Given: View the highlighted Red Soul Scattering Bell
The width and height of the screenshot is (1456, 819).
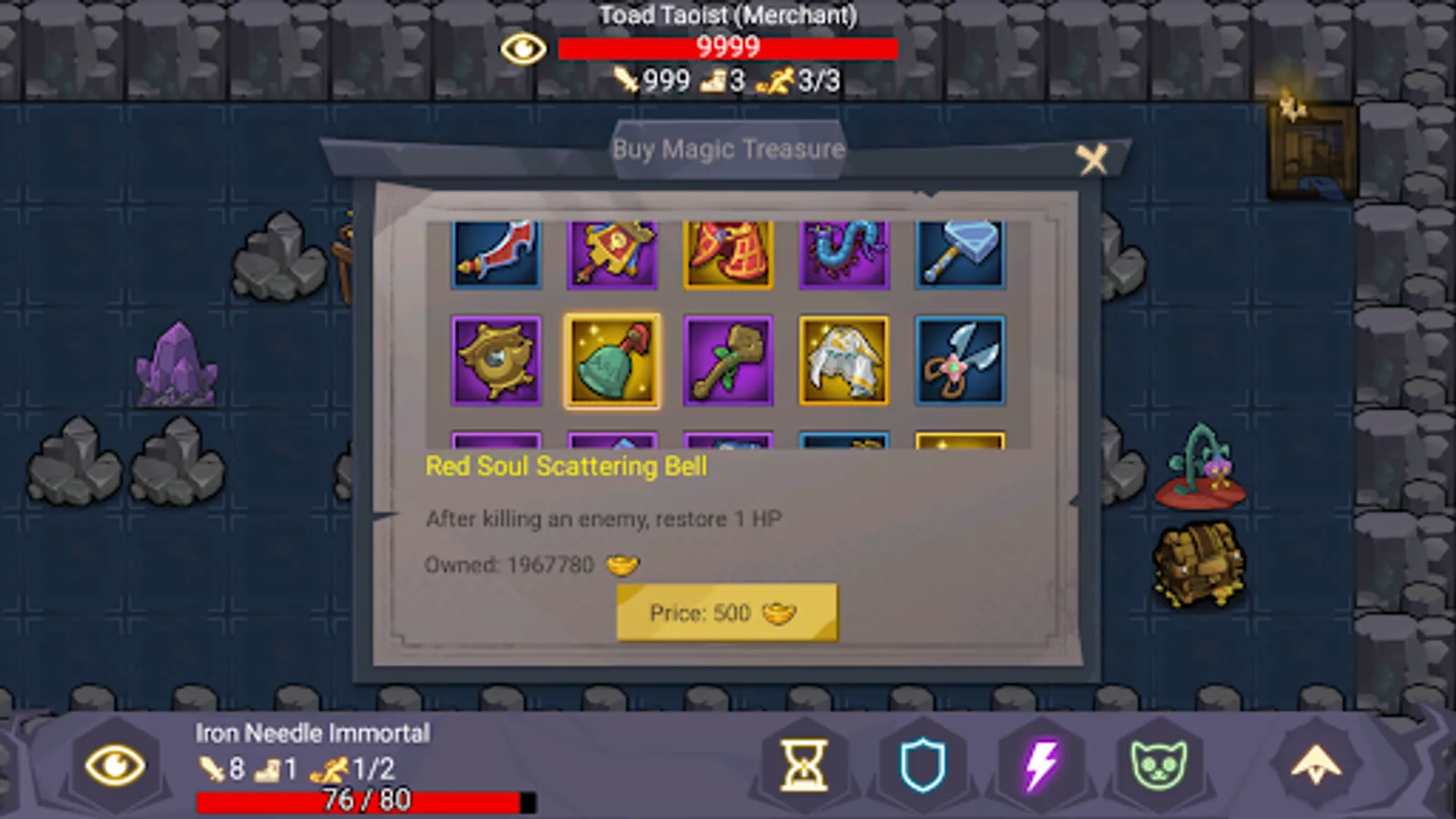Looking at the screenshot, I should pyautogui.click(x=612, y=361).
